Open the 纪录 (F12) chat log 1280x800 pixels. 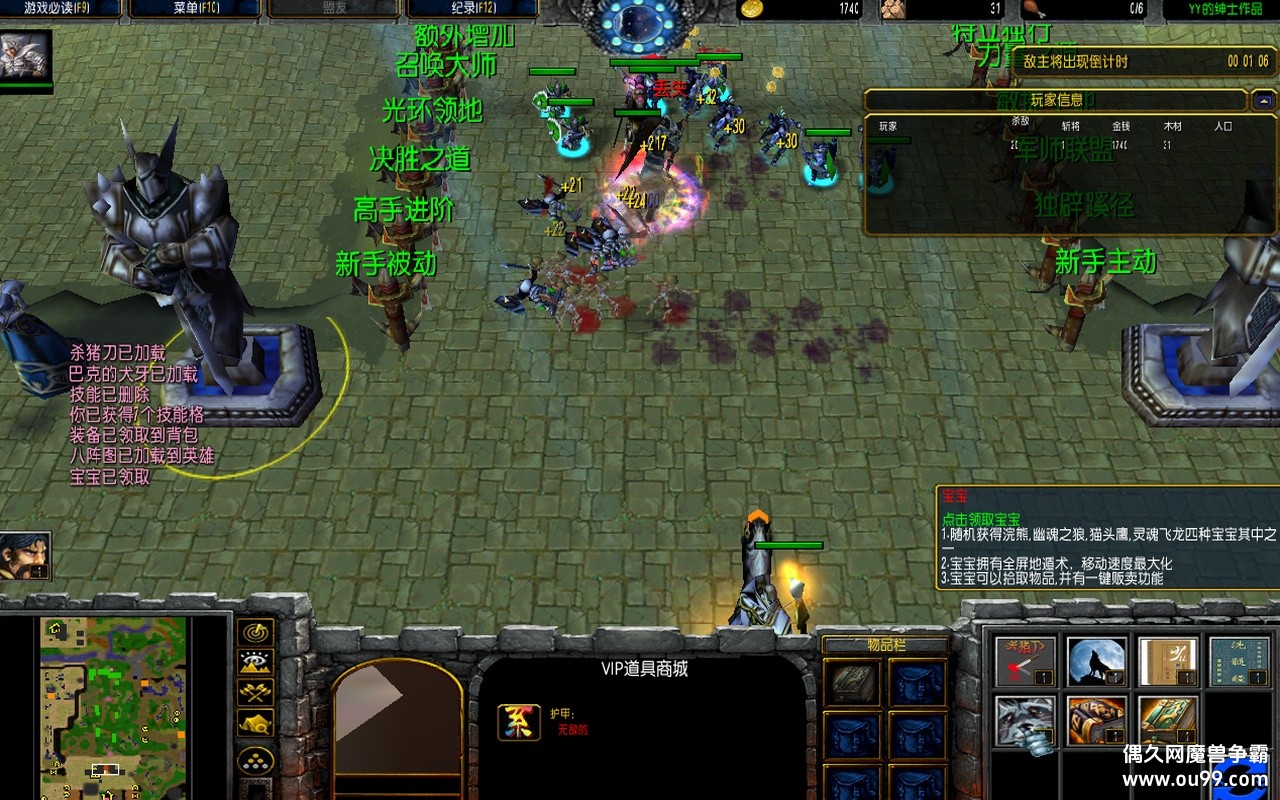pos(470,9)
